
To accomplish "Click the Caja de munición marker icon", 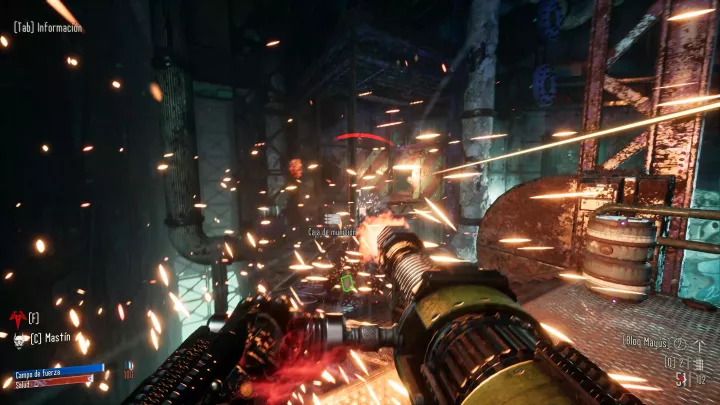I will point(333,217).
